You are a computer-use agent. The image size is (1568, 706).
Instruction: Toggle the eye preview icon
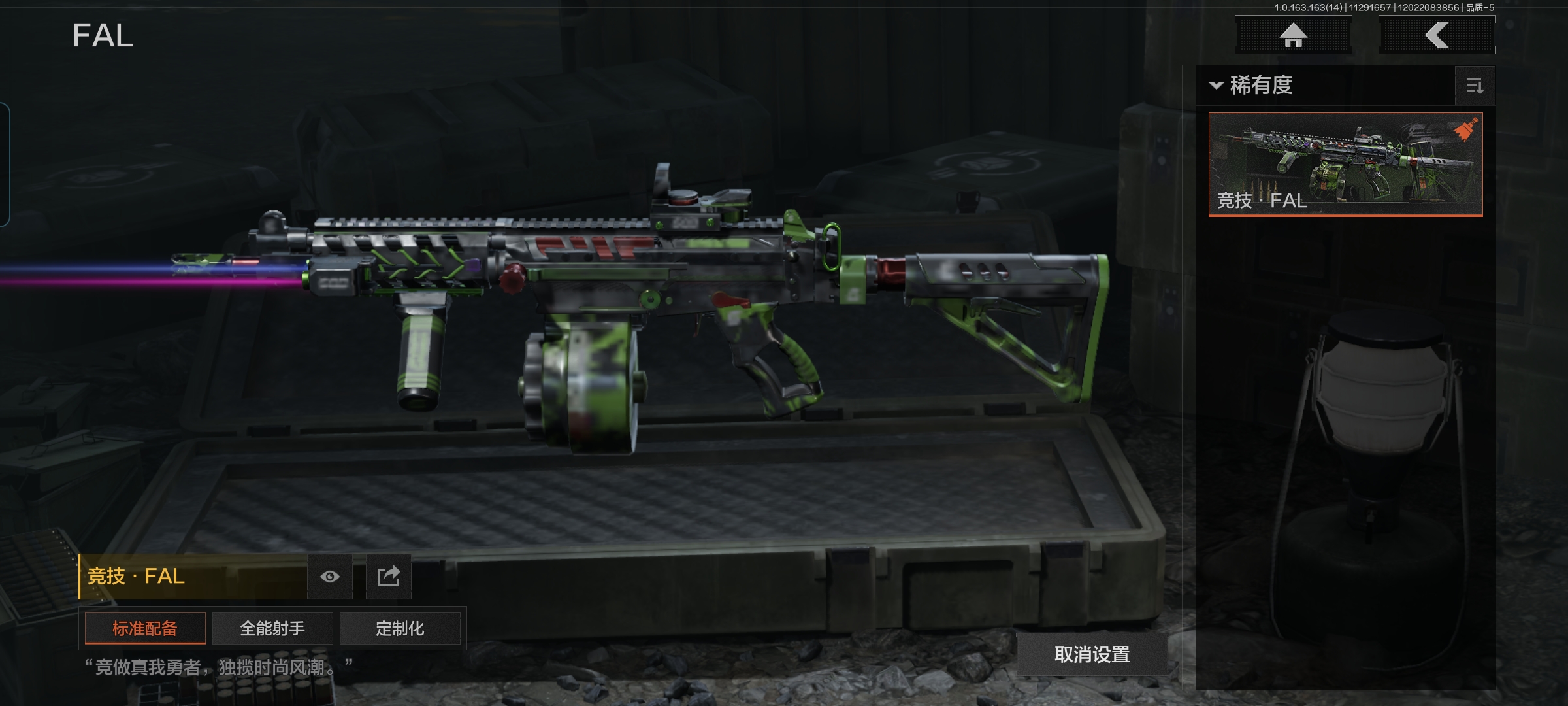click(330, 577)
